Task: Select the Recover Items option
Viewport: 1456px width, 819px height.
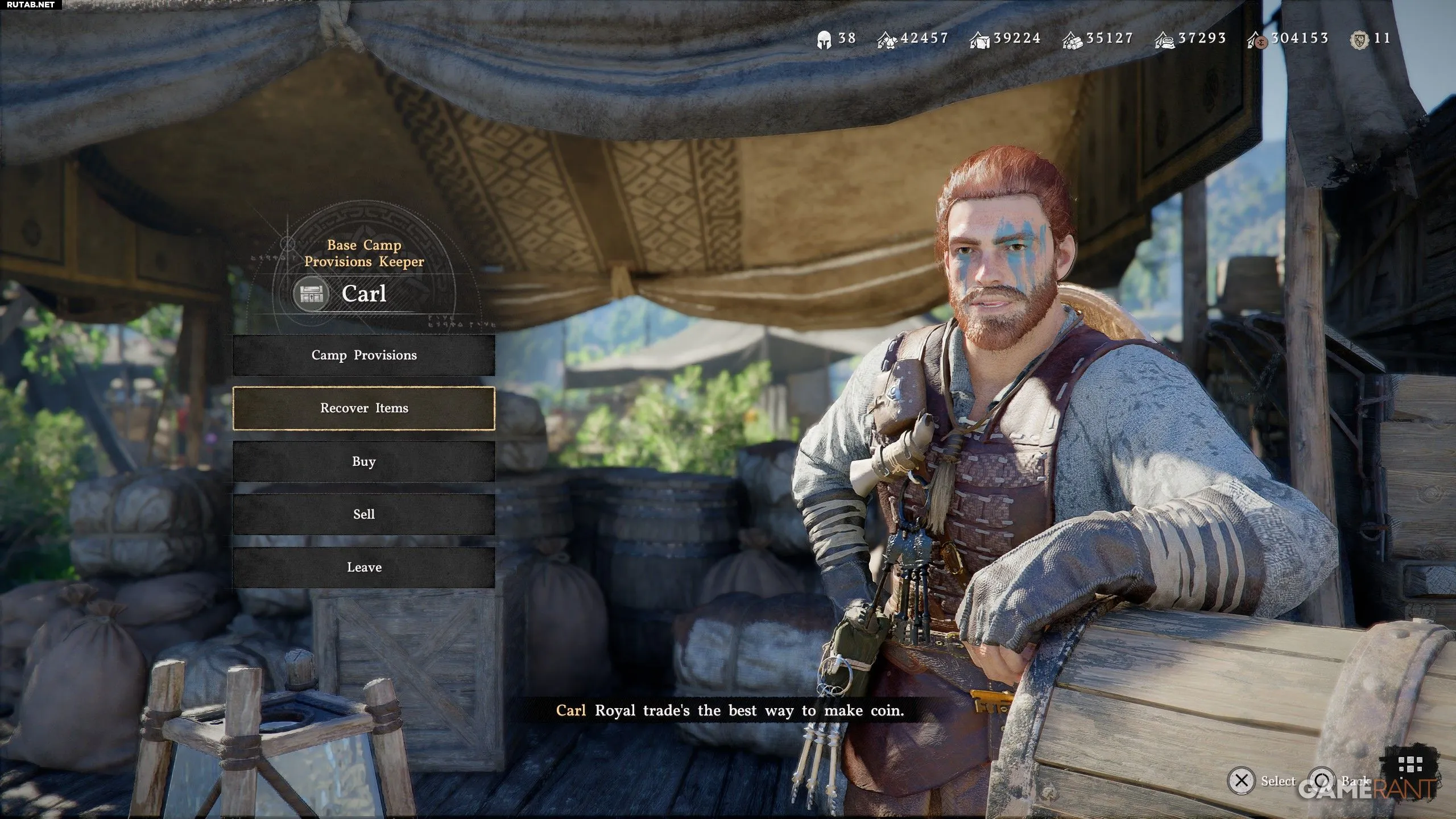Action: pos(364,408)
